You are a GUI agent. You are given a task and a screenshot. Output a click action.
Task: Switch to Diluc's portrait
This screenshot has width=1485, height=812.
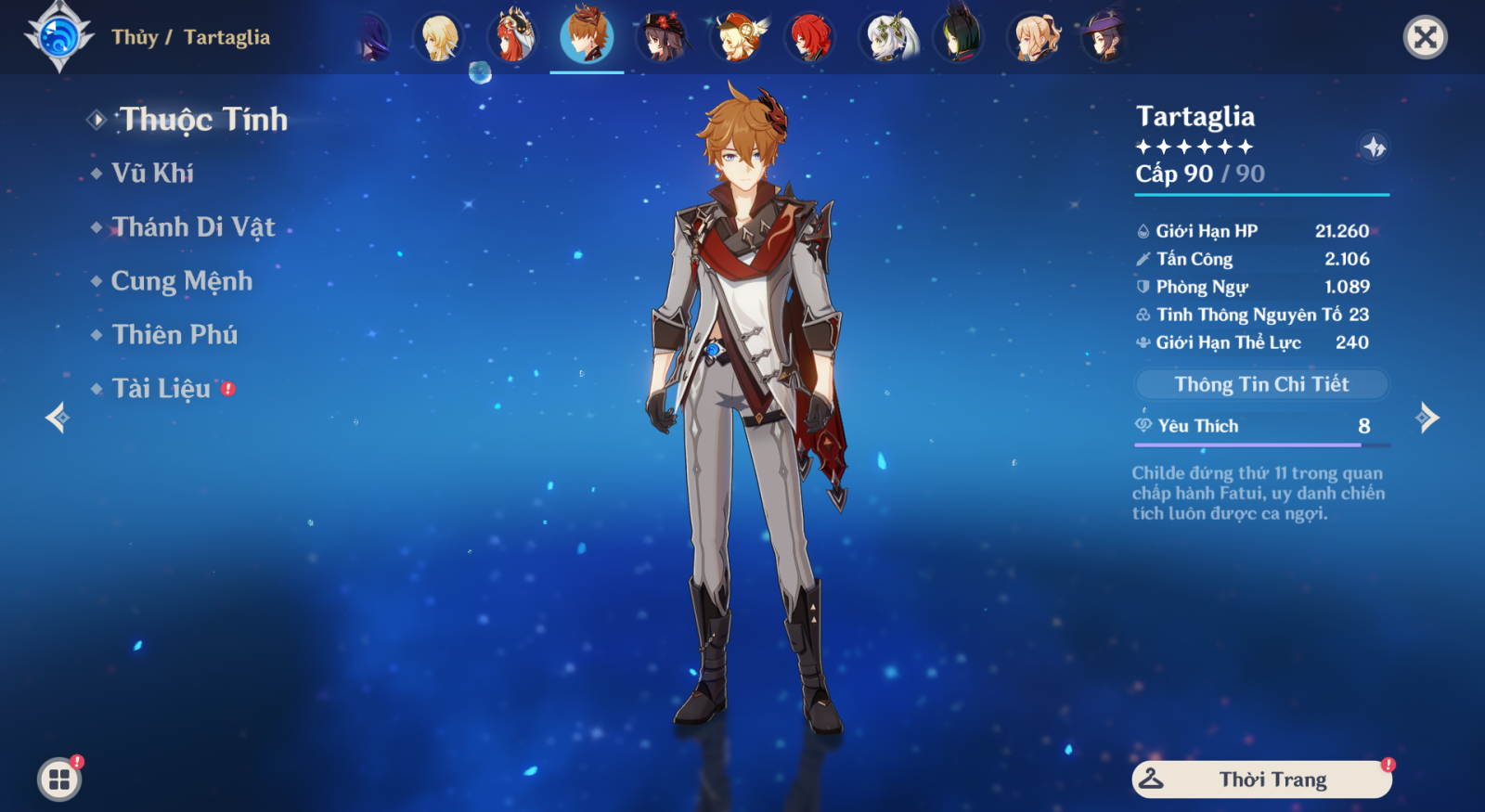pos(810,37)
